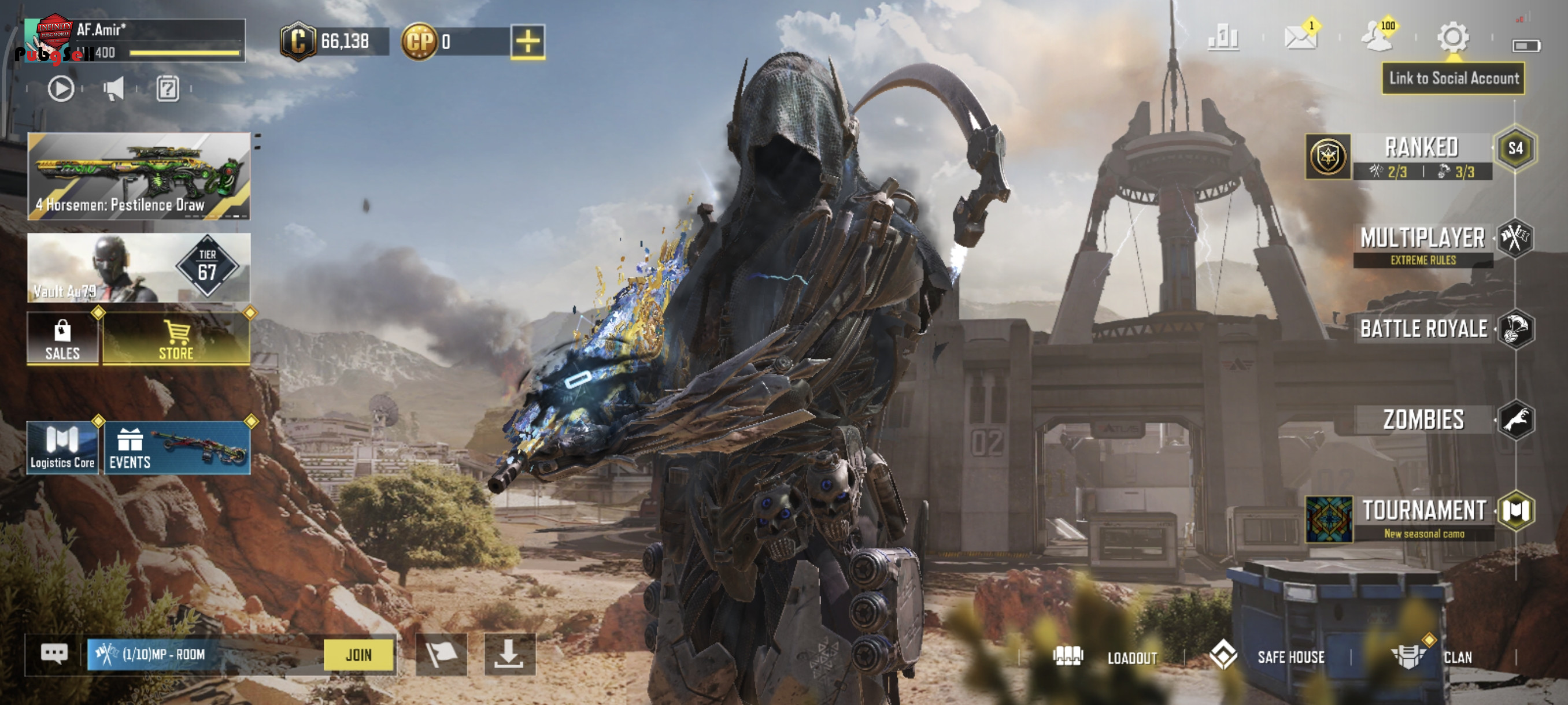Check the mail envelope icon
Image resolution: width=1568 pixels, height=705 pixels.
1300,38
